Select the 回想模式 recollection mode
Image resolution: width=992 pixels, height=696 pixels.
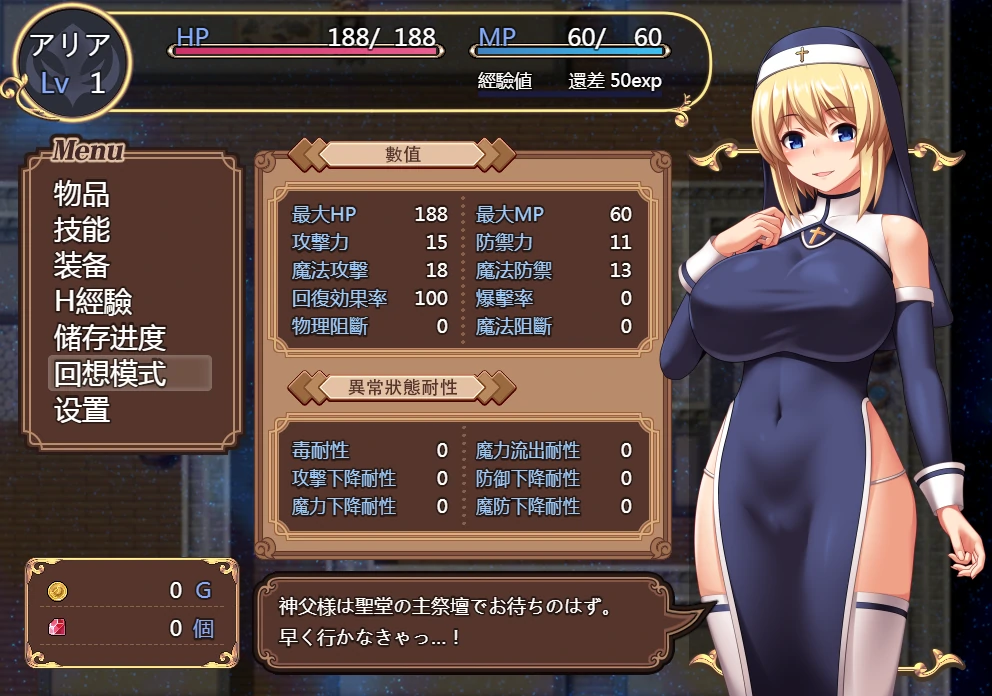click(110, 374)
